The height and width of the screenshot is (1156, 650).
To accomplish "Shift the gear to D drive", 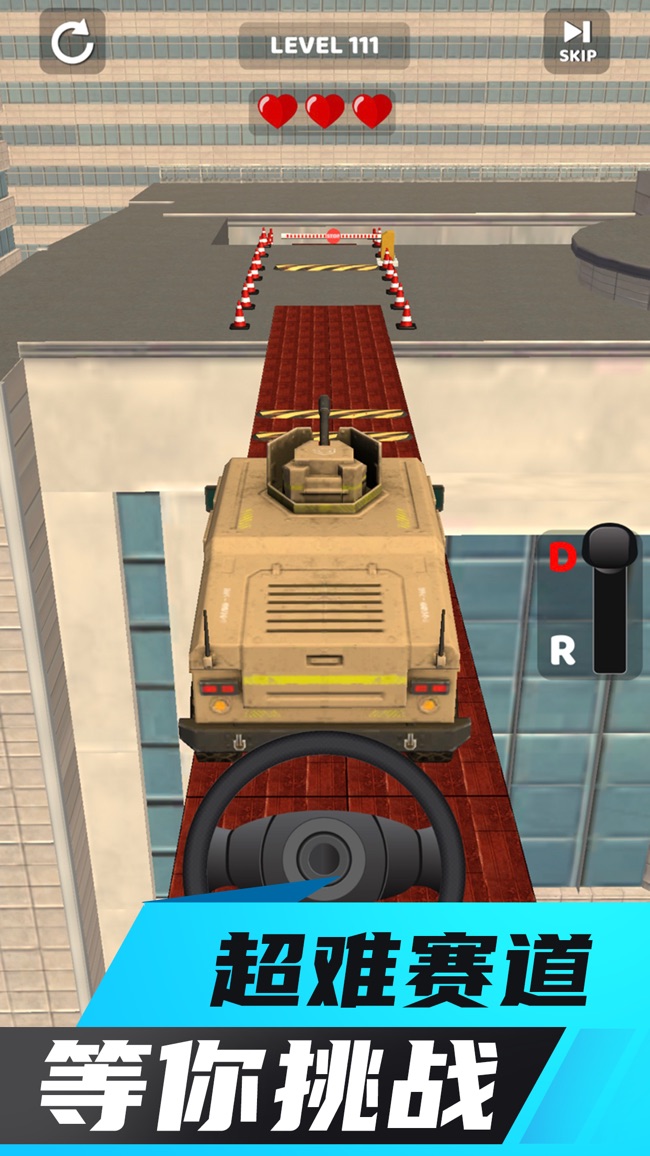I will click(x=563, y=559).
